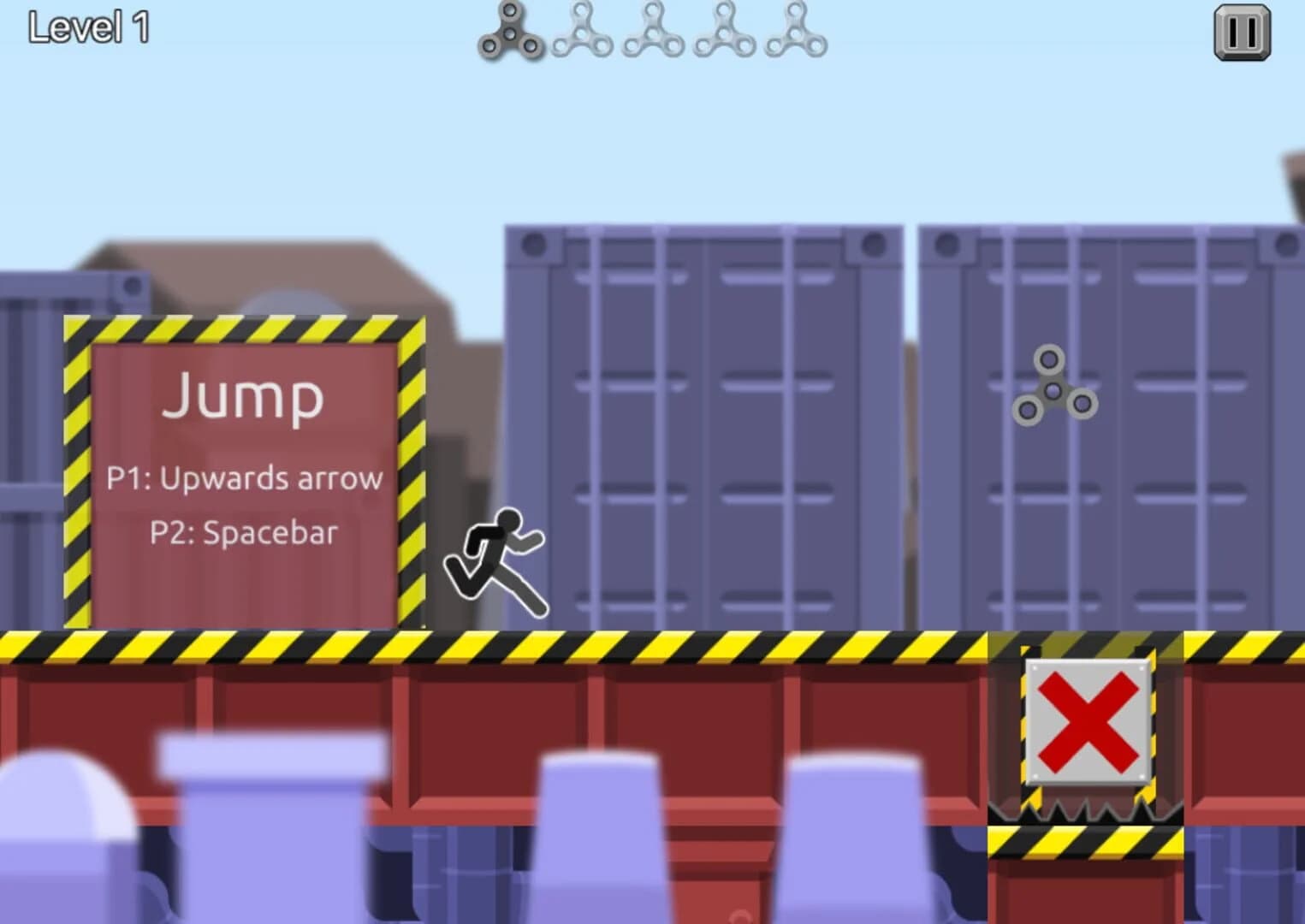The image size is (1305, 924).
Task: Click the fourth spinner counter icon
Action: coord(723,33)
